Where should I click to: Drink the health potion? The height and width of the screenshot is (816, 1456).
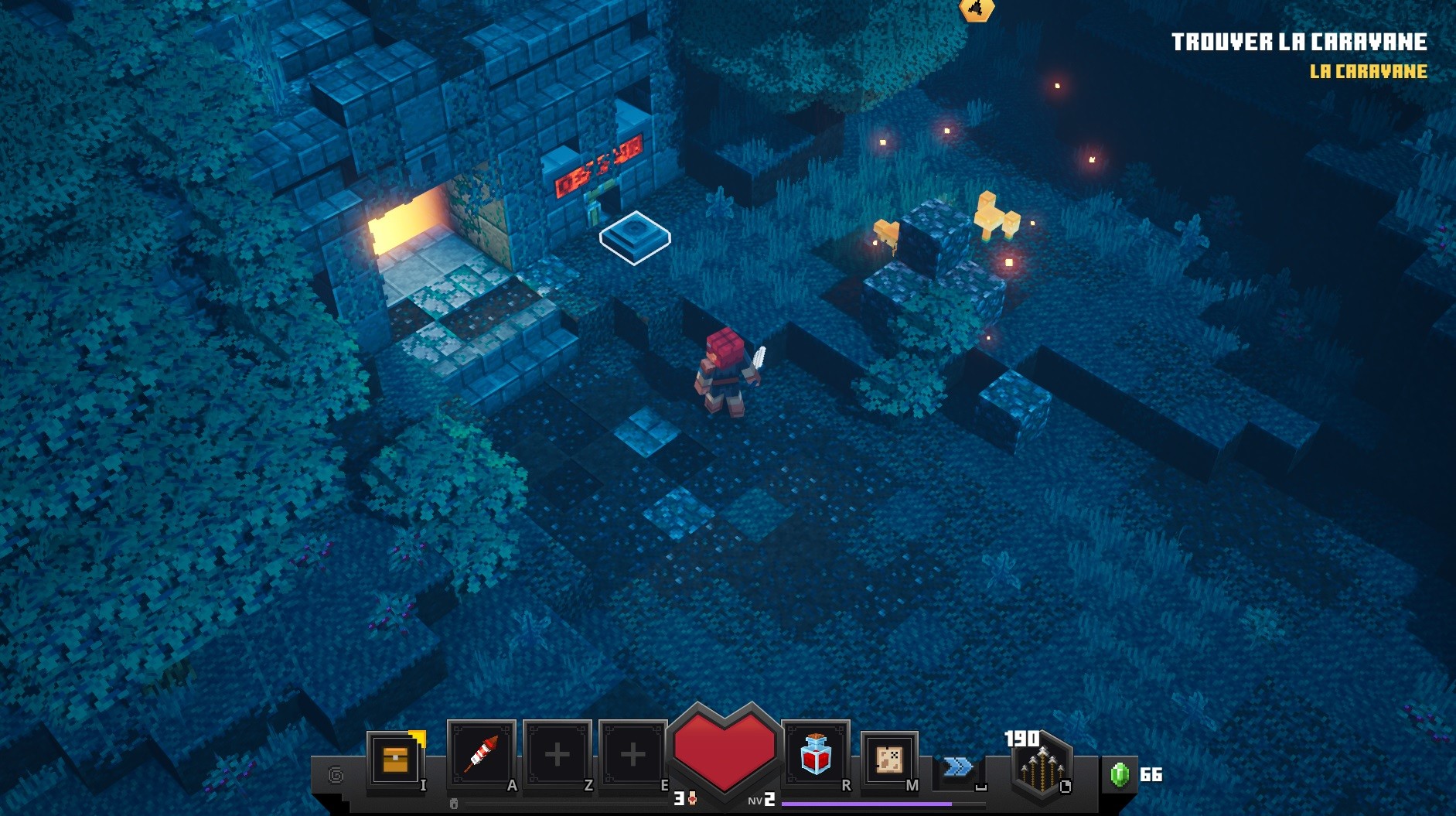pyautogui.click(x=815, y=754)
